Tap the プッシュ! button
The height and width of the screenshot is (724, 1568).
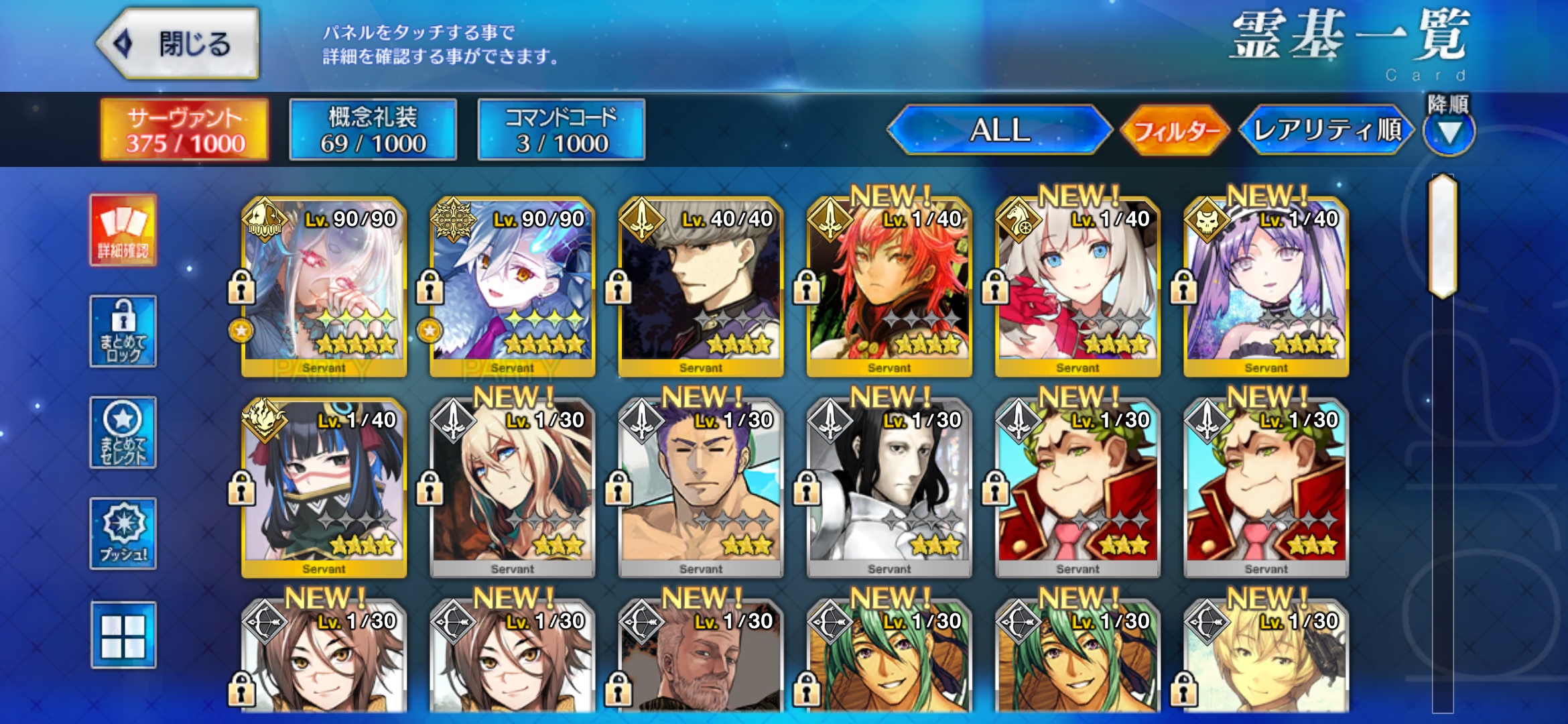click(123, 534)
